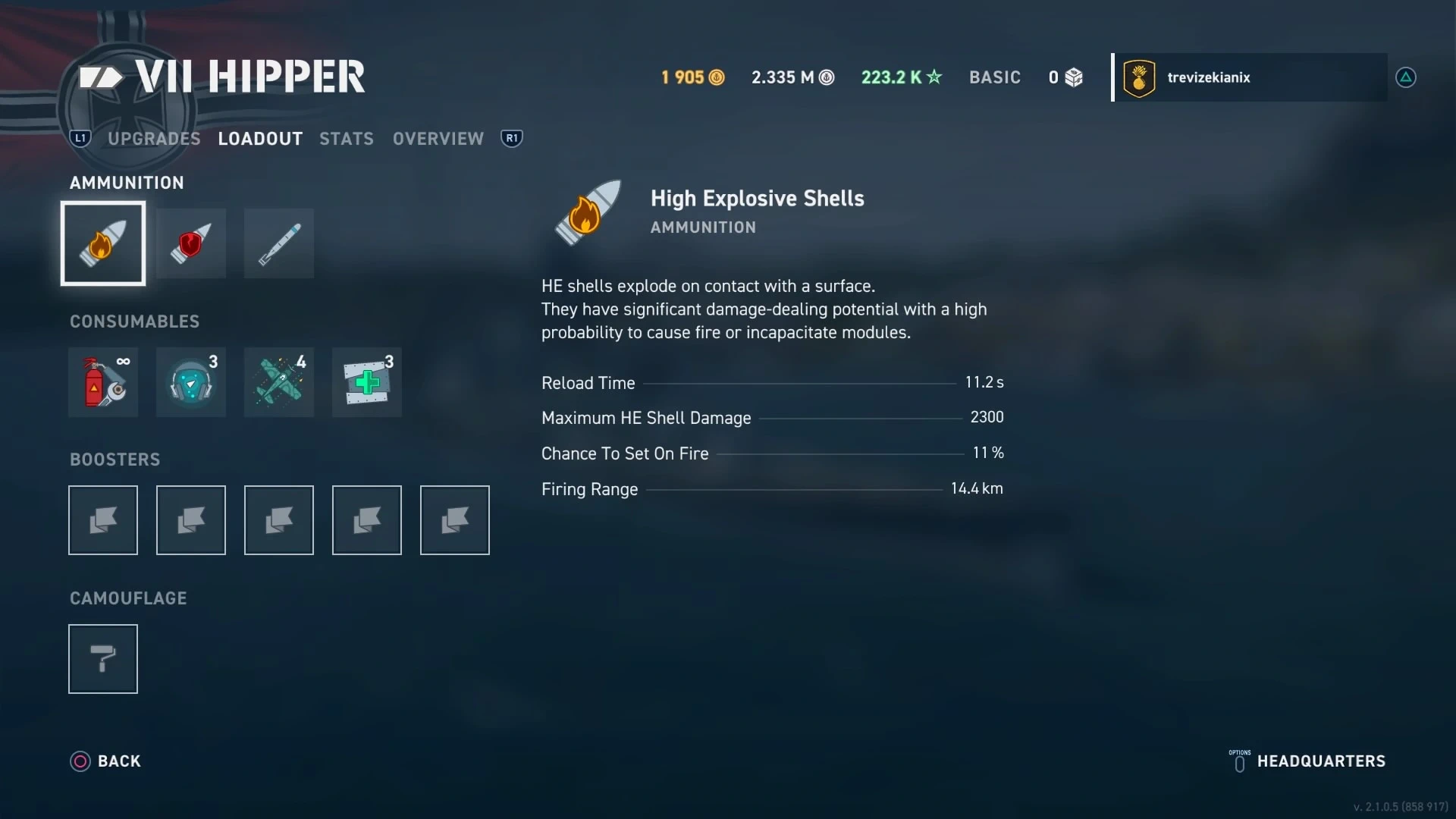Select the torpedo ammunition slot
Image resolution: width=1456 pixels, height=819 pixels.
(279, 243)
